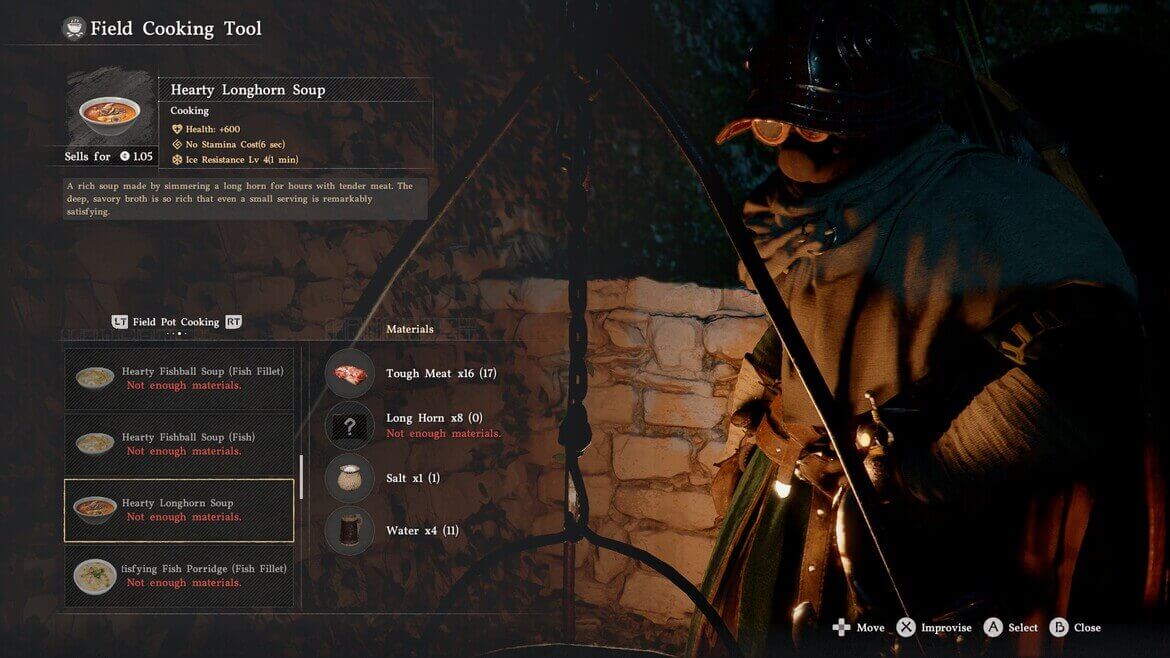Select the Hearty Longhorn Soup recipe
1170x658 pixels.
pyautogui.click(x=180, y=510)
